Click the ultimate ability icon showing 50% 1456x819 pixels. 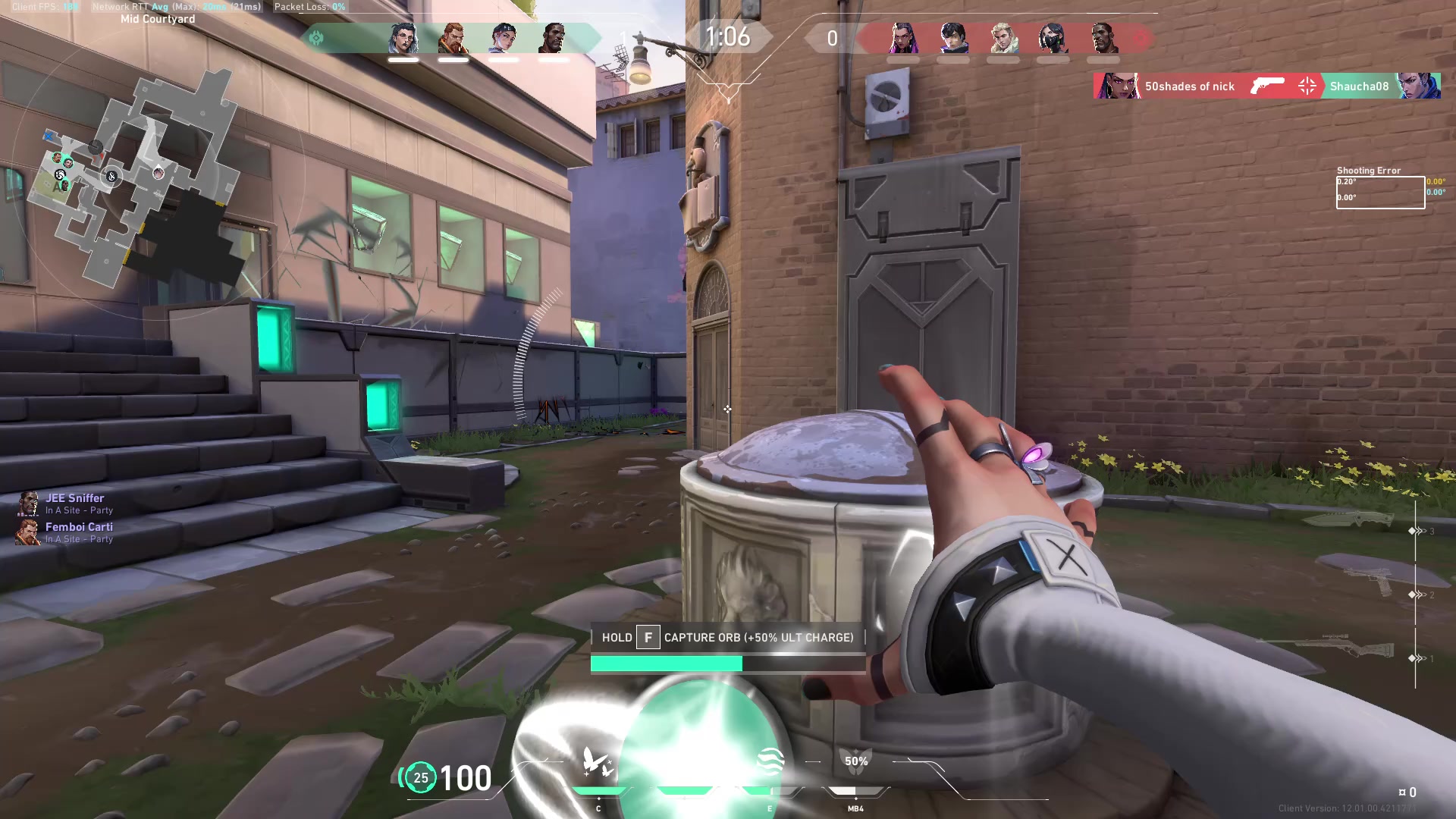tap(856, 762)
